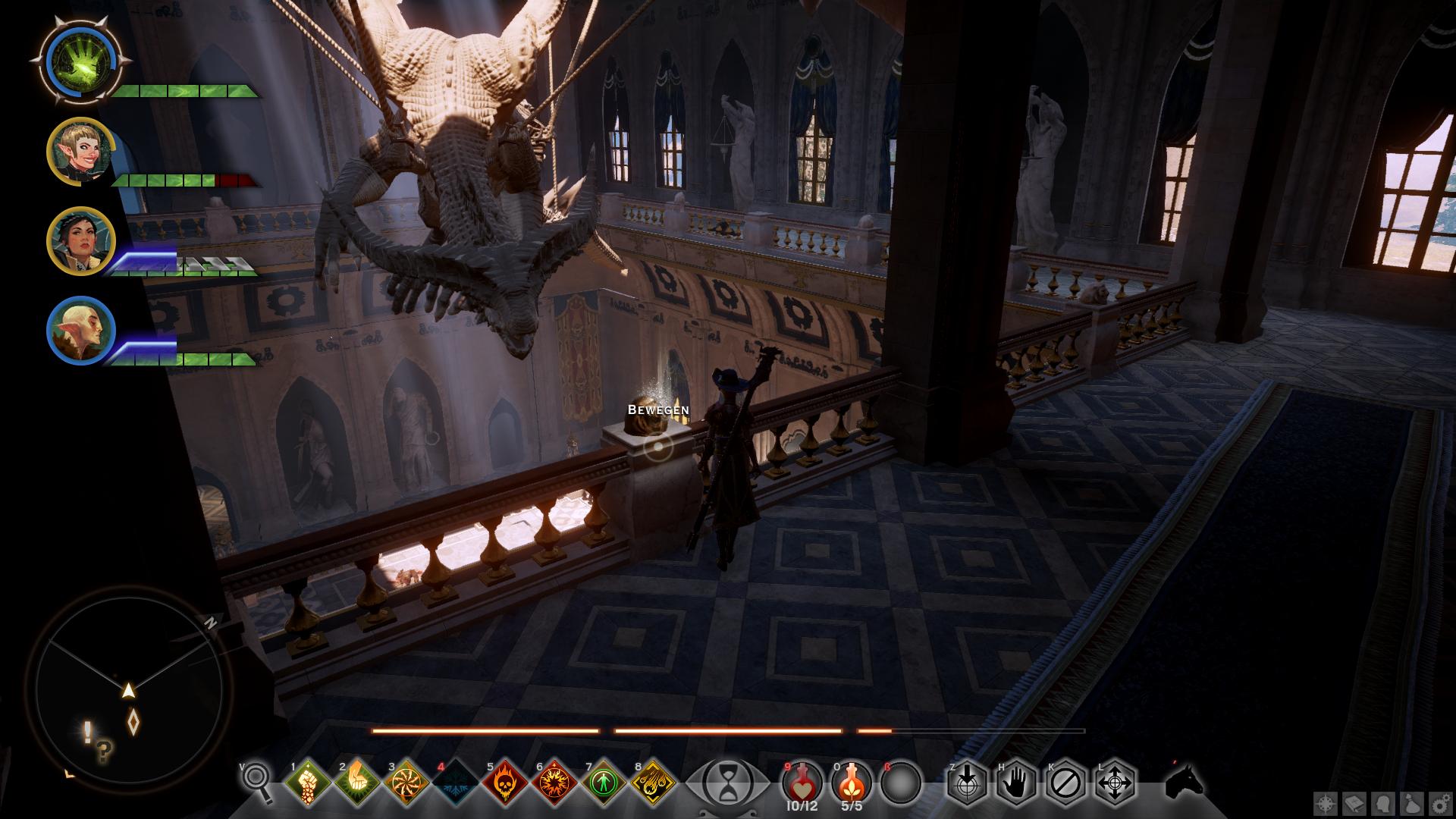Cast the flaming skull spell

[505, 782]
